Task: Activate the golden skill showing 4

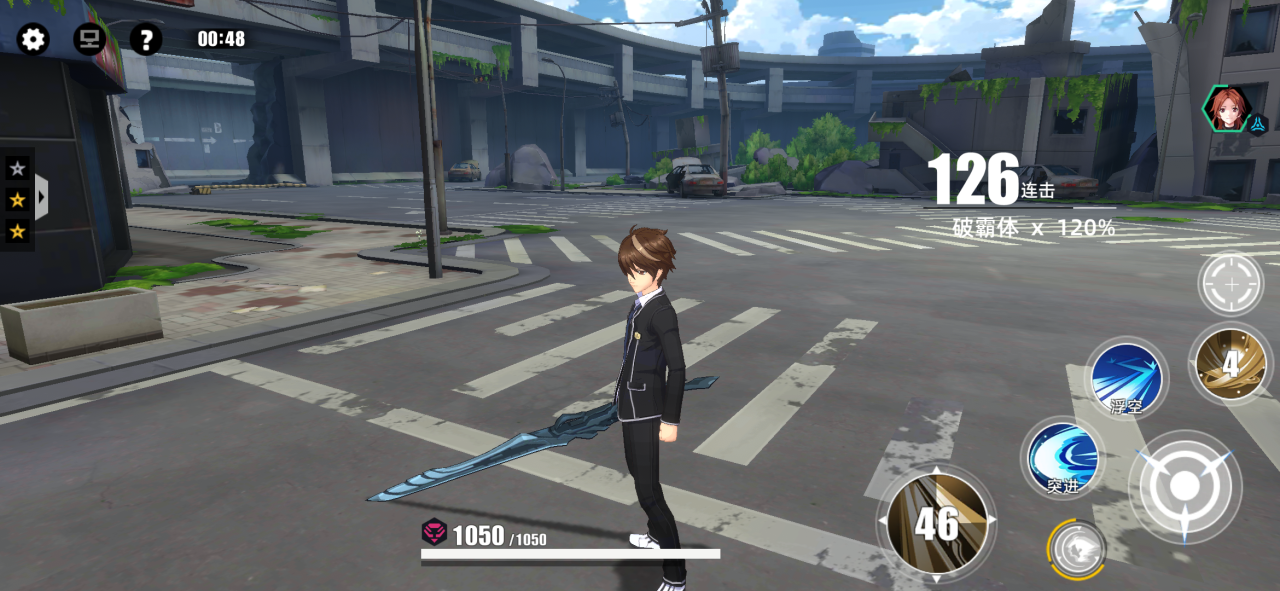Action: pyautogui.click(x=1230, y=364)
